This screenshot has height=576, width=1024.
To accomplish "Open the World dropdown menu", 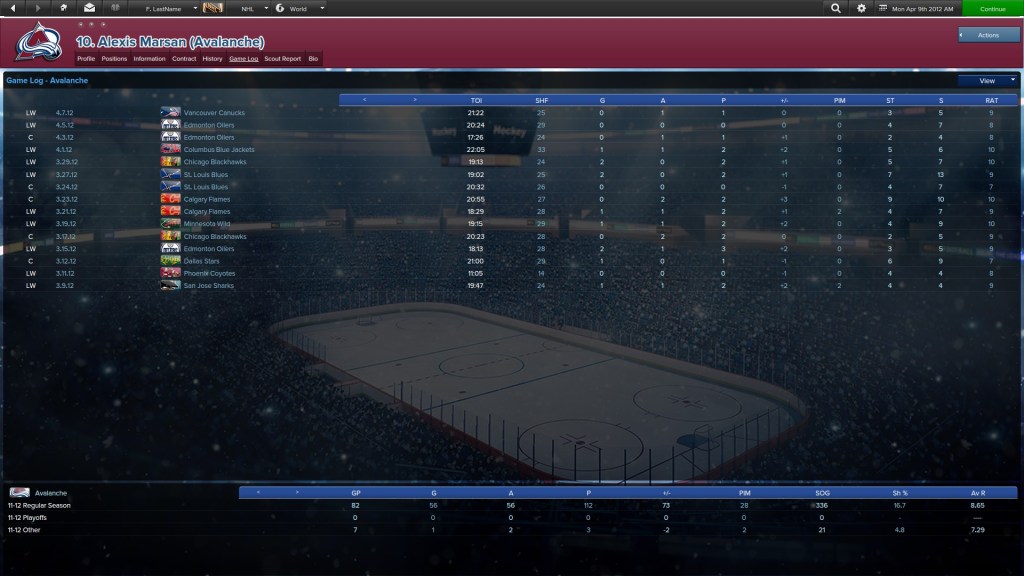I will coord(300,8).
